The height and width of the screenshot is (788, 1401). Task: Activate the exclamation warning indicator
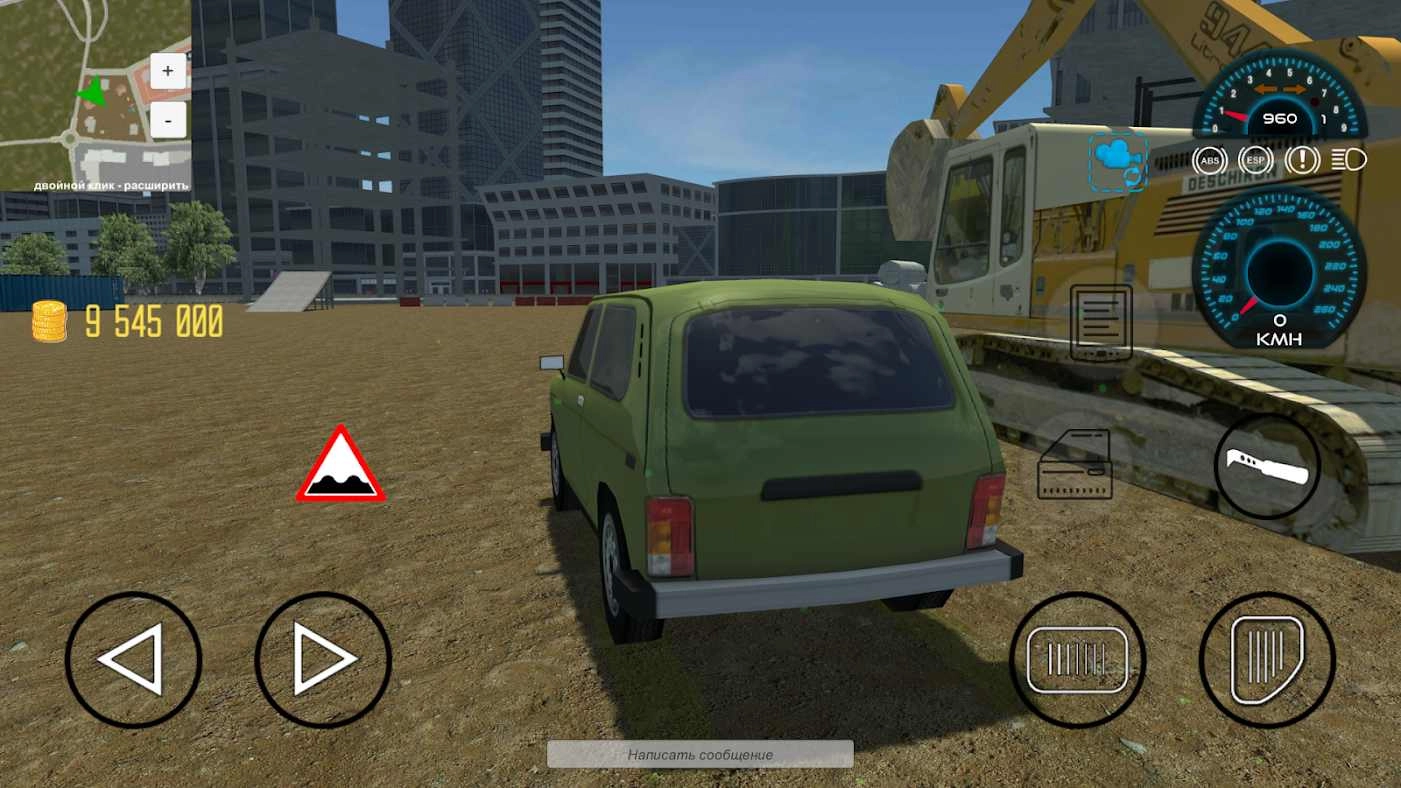click(1302, 160)
